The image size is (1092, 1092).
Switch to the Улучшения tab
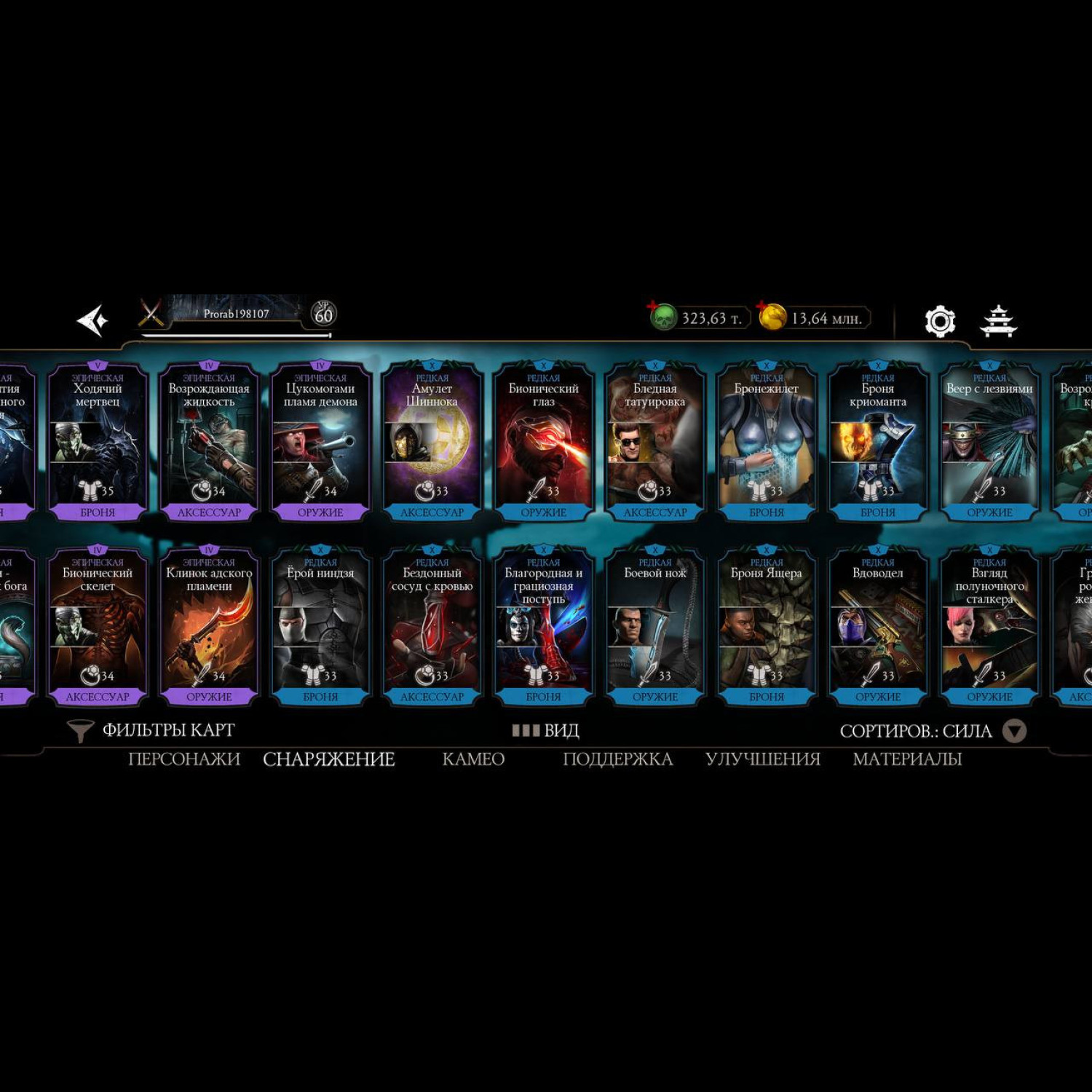click(762, 759)
